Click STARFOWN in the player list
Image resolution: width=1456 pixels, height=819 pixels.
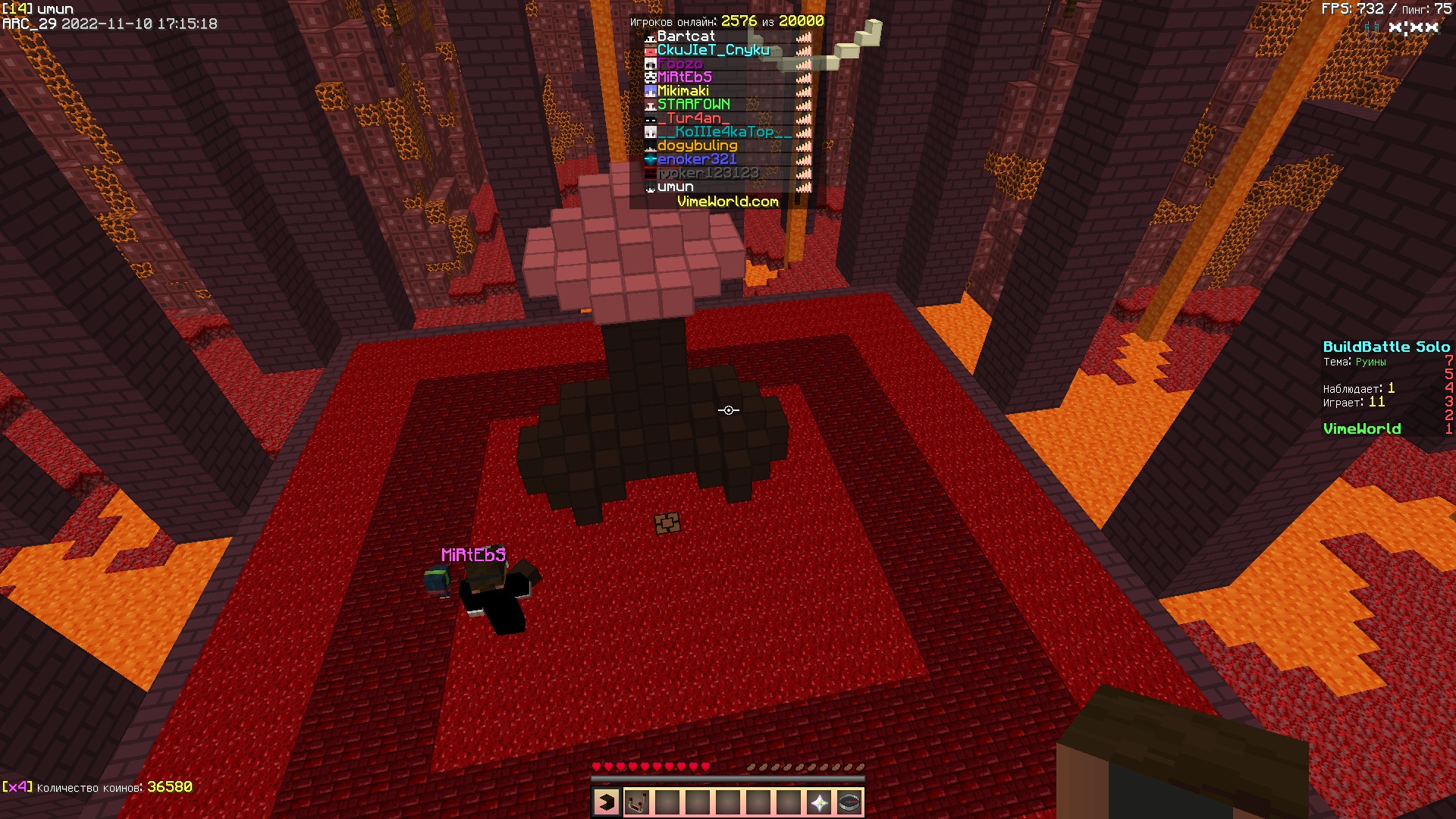click(x=693, y=105)
